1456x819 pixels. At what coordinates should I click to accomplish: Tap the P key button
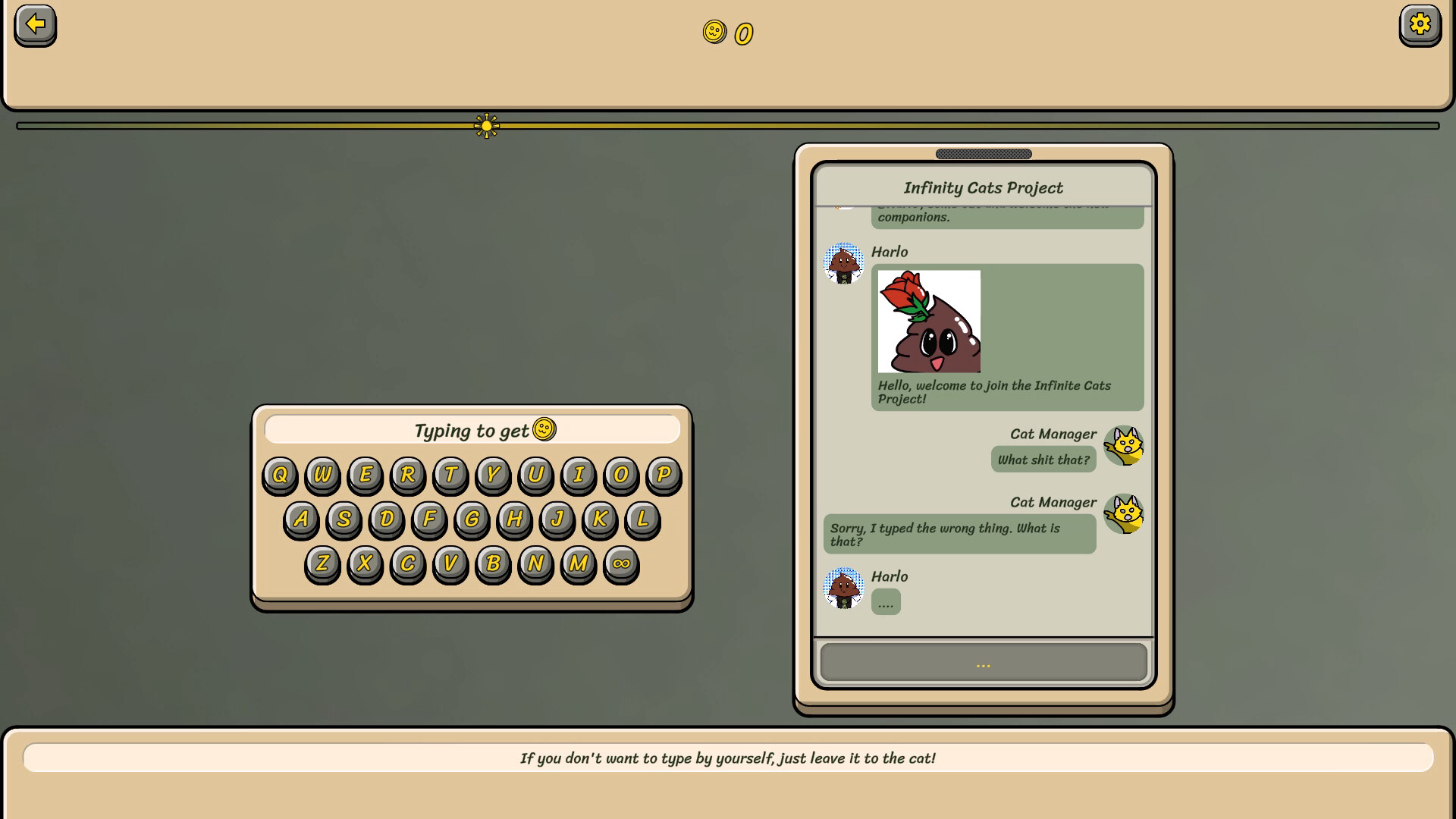point(664,475)
